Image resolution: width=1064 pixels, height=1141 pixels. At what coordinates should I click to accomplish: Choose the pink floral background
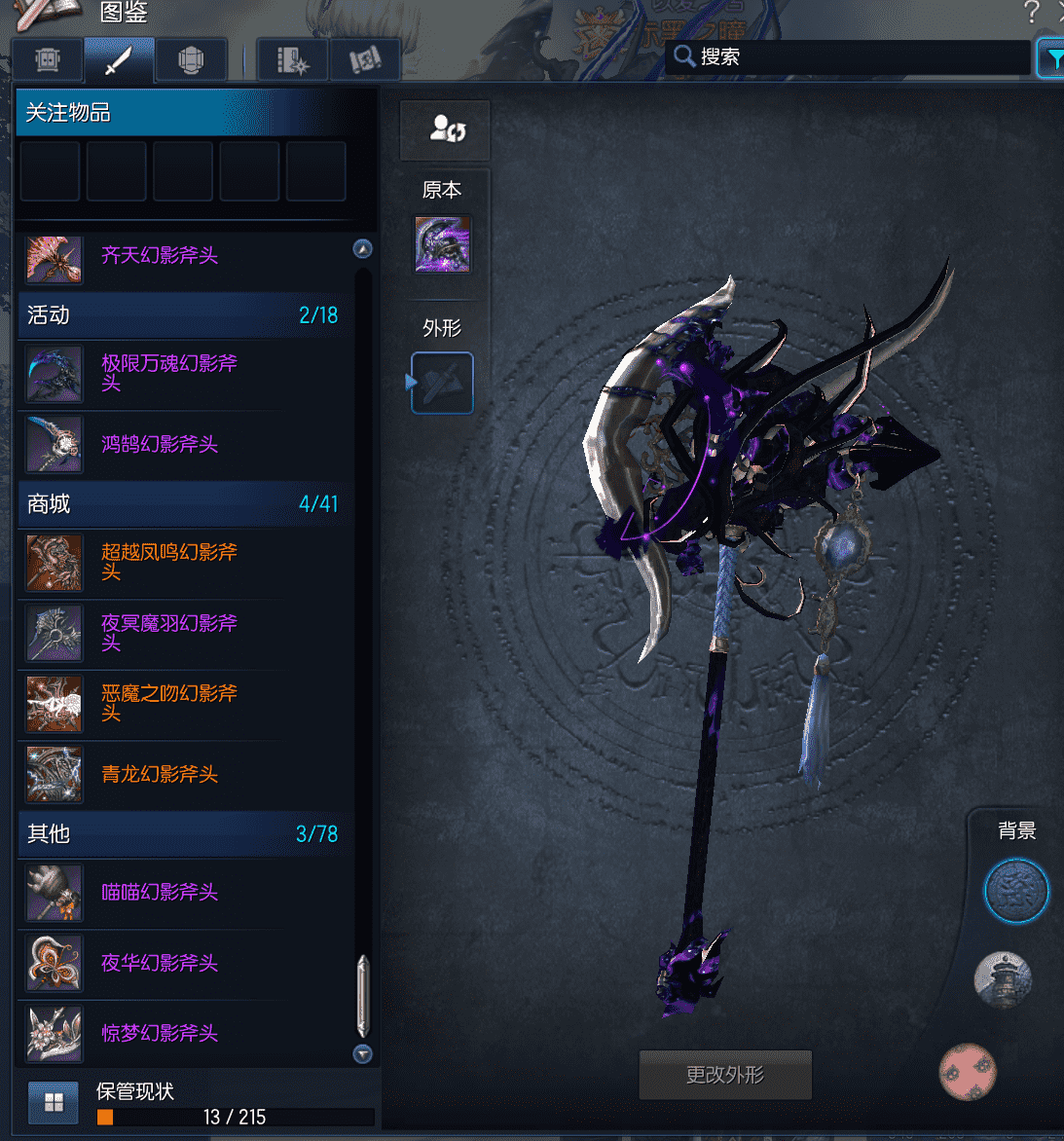pos(968,1071)
